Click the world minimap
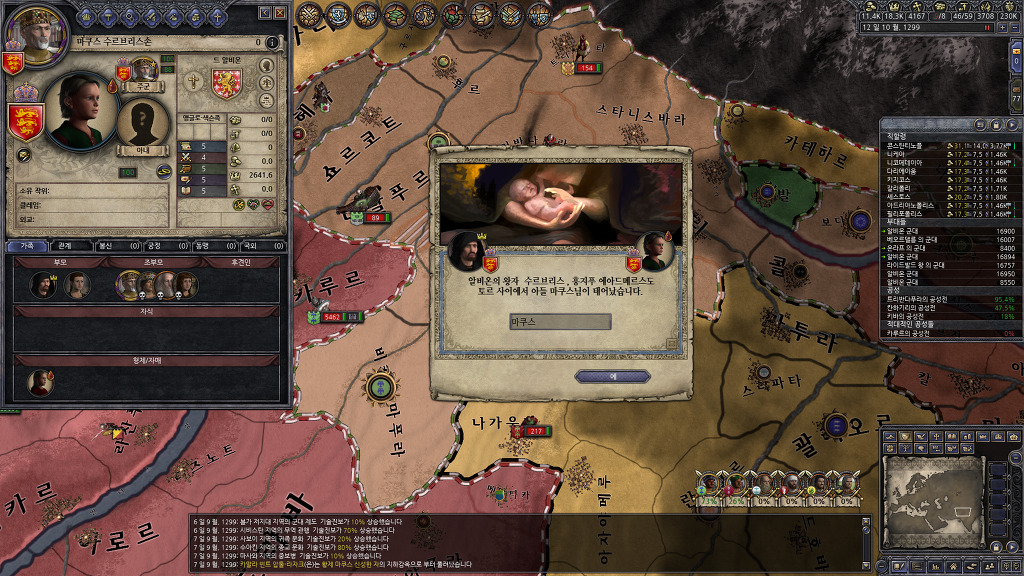This screenshot has width=1024, height=576. point(950,496)
